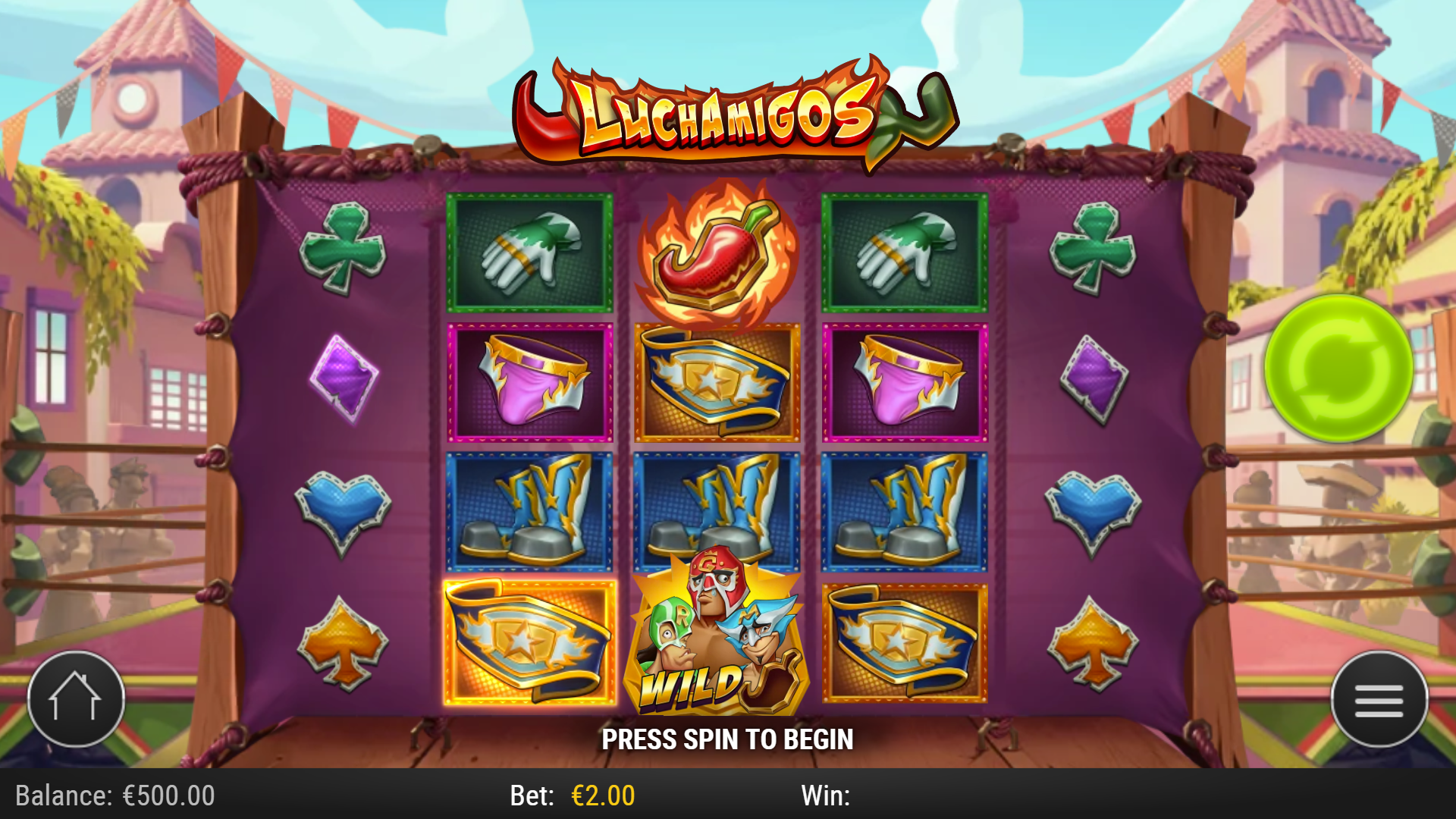Select the gold belt symbol on the bottom-left reel
This screenshot has height=819, width=1456.
click(529, 643)
